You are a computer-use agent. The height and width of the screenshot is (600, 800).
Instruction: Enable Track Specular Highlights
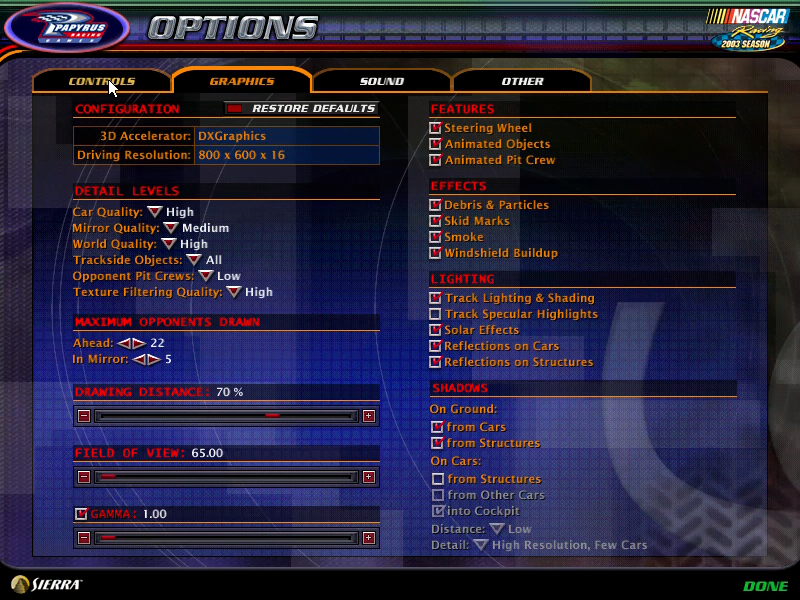[436, 314]
